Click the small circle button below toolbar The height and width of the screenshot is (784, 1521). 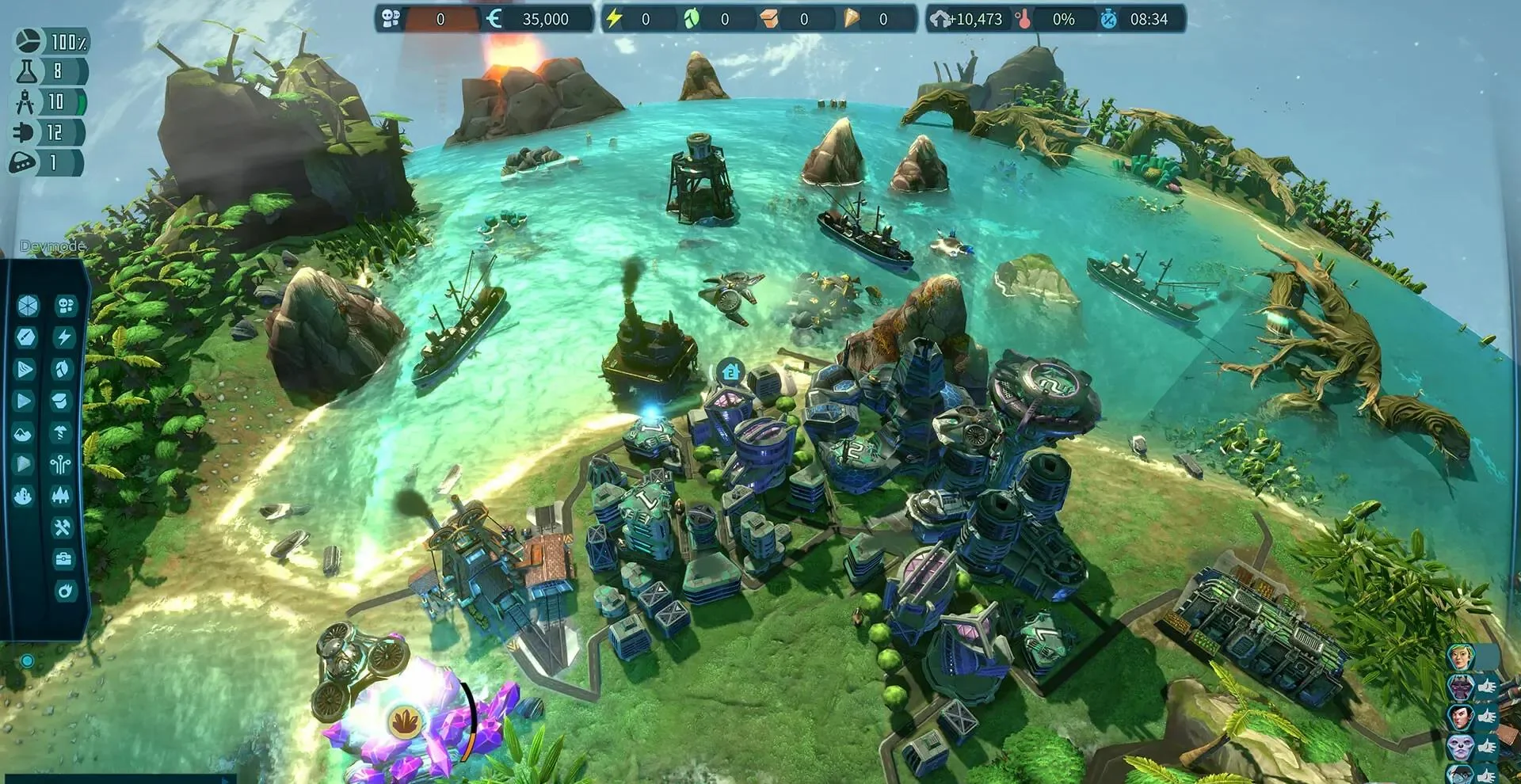[x=28, y=660]
